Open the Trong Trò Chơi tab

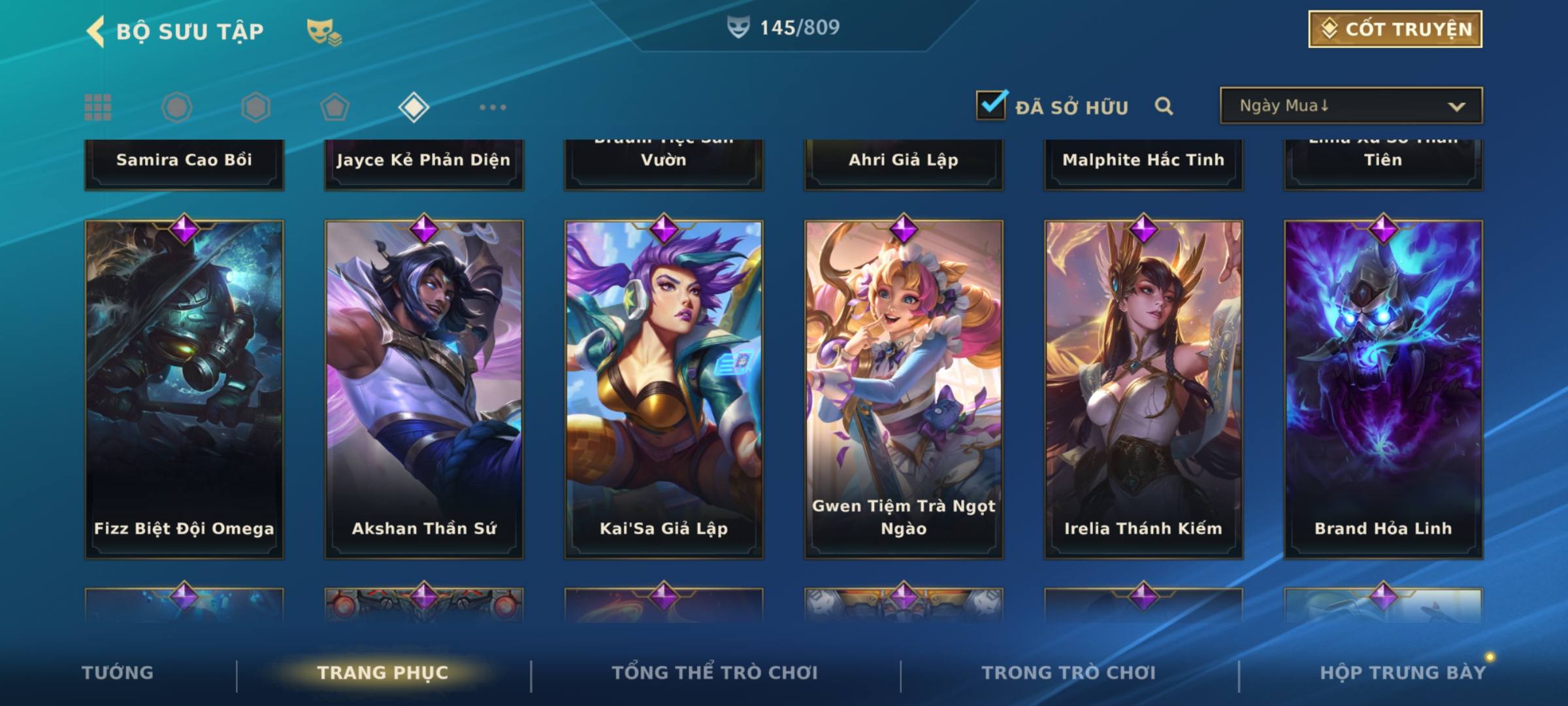(x=1069, y=673)
